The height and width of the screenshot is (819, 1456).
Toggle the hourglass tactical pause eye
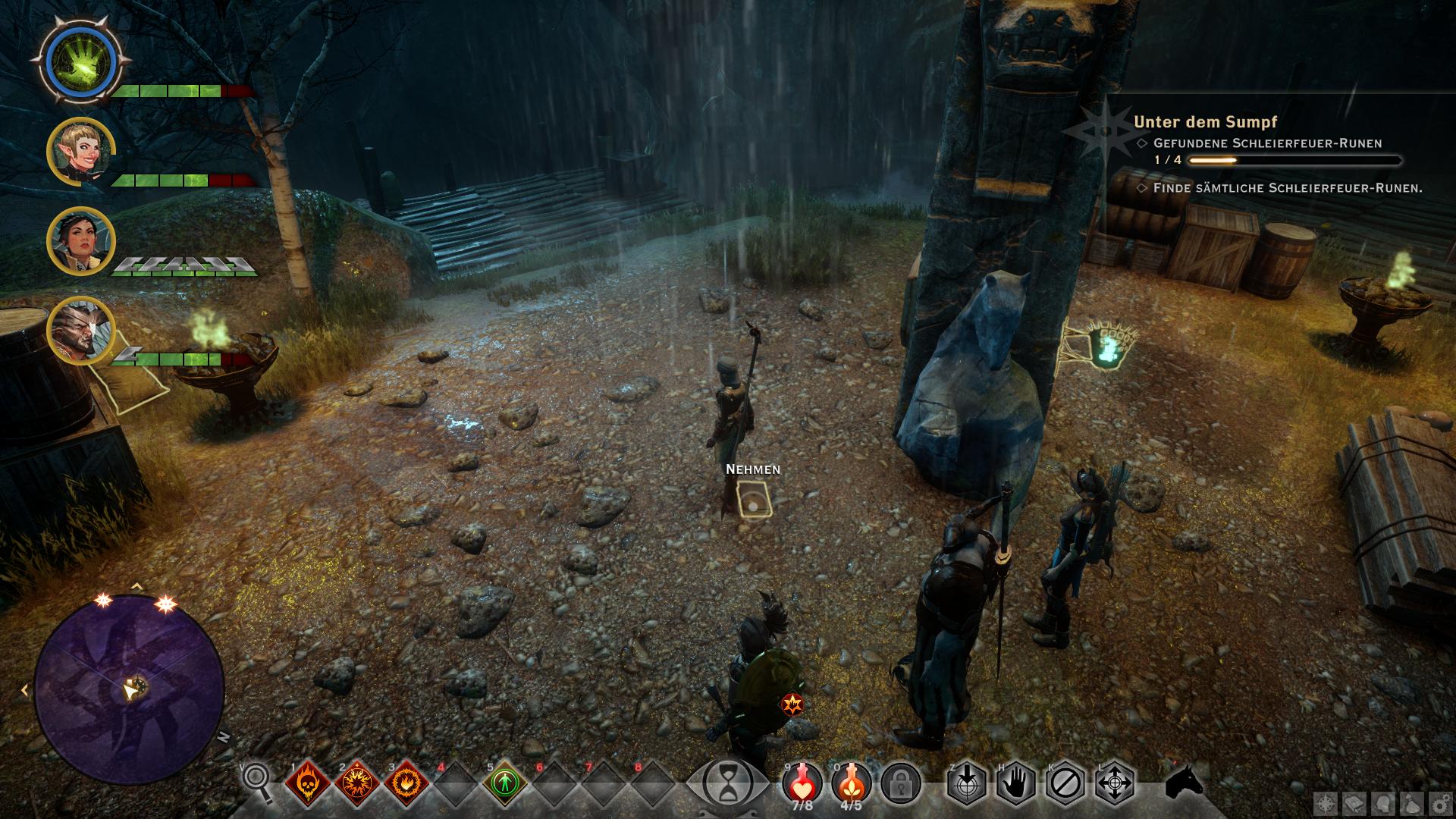pyautogui.click(x=727, y=783)
